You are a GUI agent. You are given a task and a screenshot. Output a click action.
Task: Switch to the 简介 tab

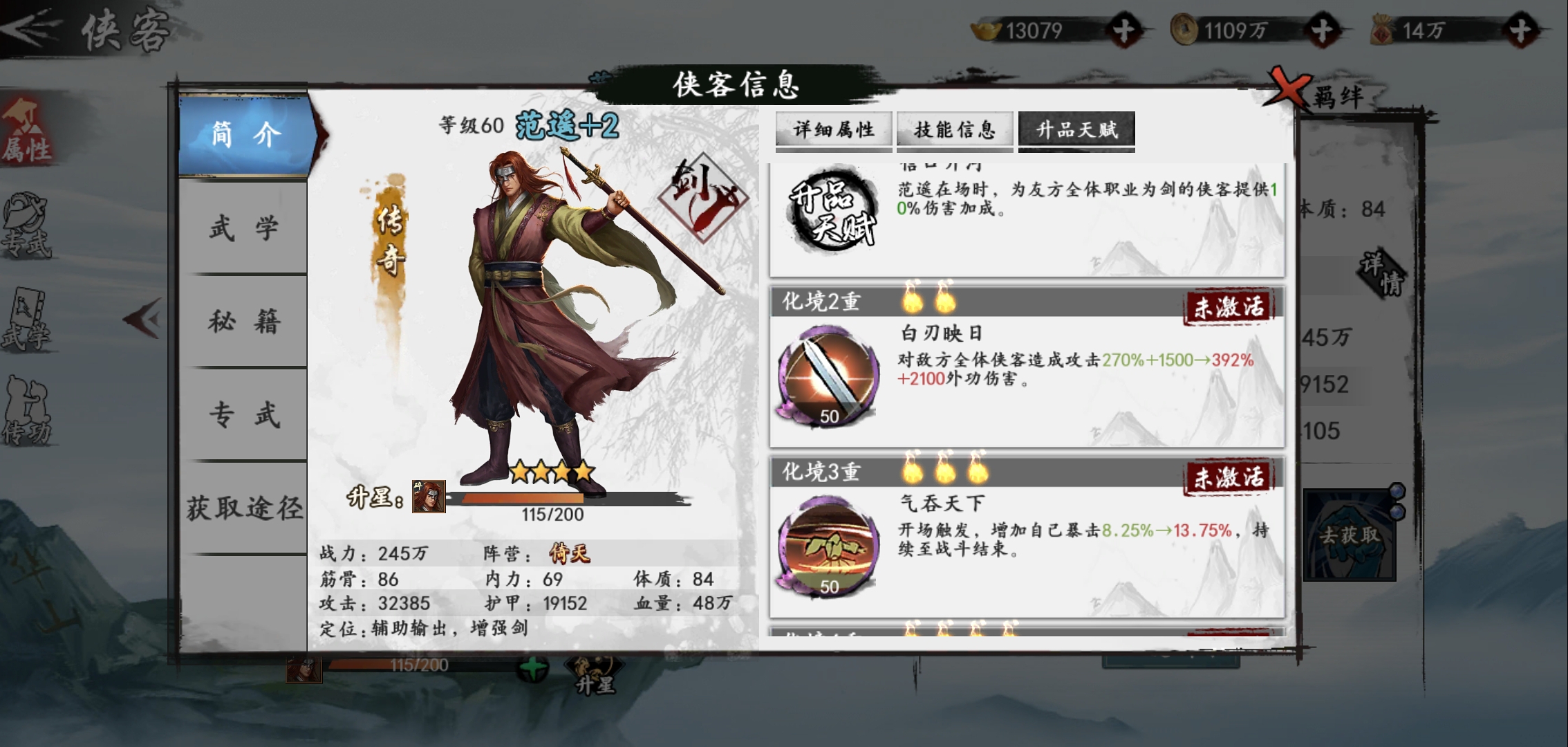tap(245, 135)
